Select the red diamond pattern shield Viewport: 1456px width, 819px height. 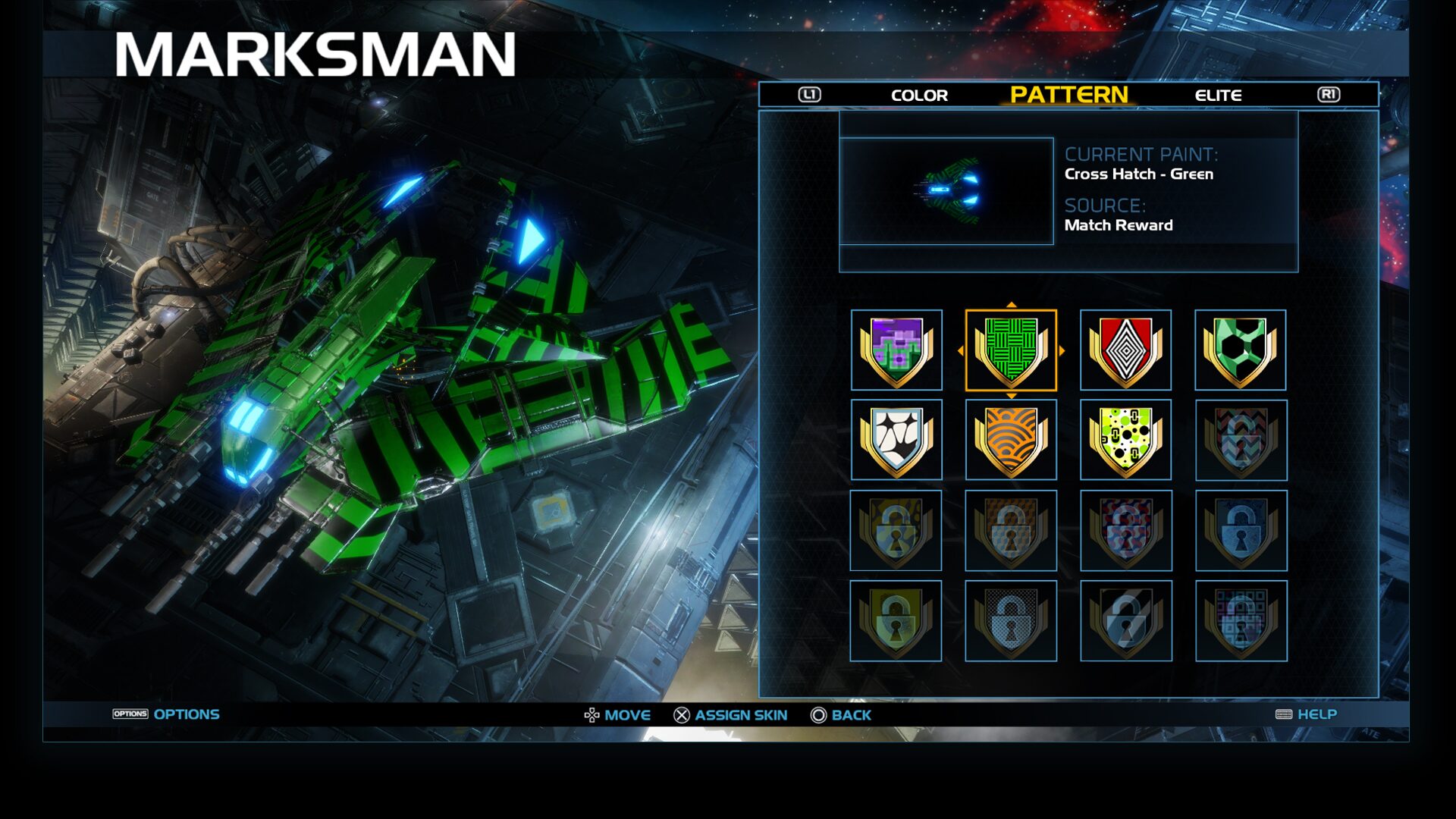point(1126,349)
